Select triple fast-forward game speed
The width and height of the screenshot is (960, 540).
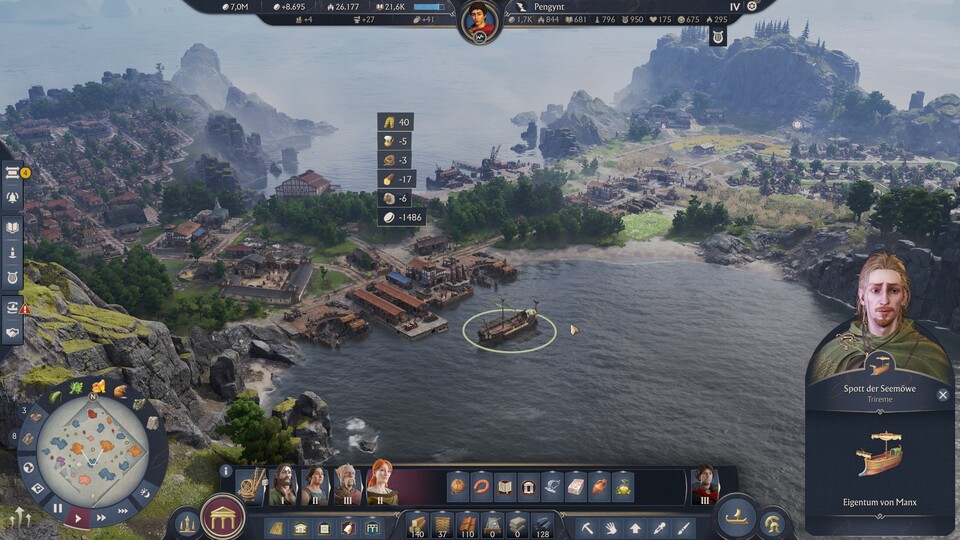(122, 509)
